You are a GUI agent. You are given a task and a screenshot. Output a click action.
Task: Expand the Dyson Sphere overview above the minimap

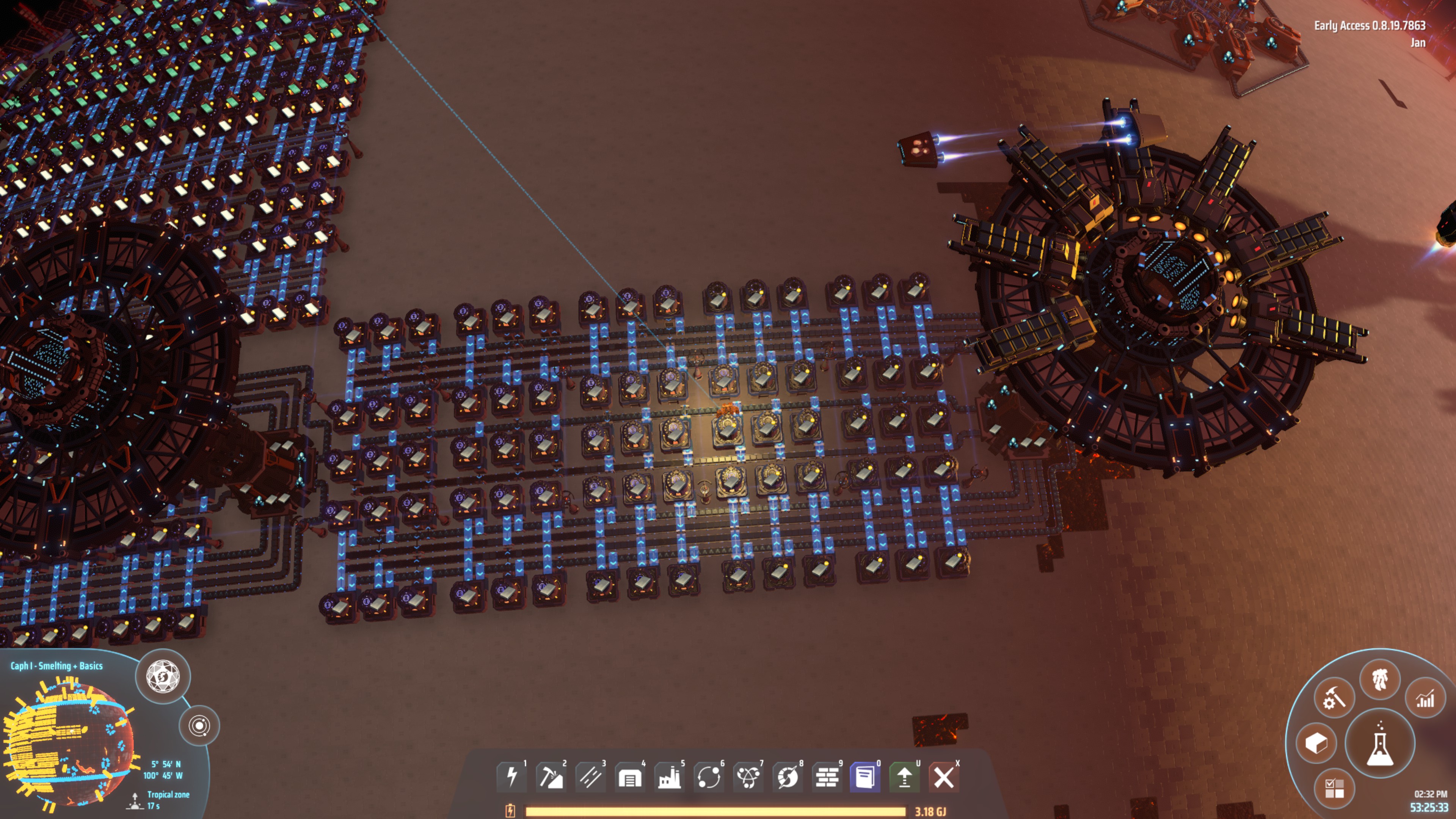pos(164,678)
